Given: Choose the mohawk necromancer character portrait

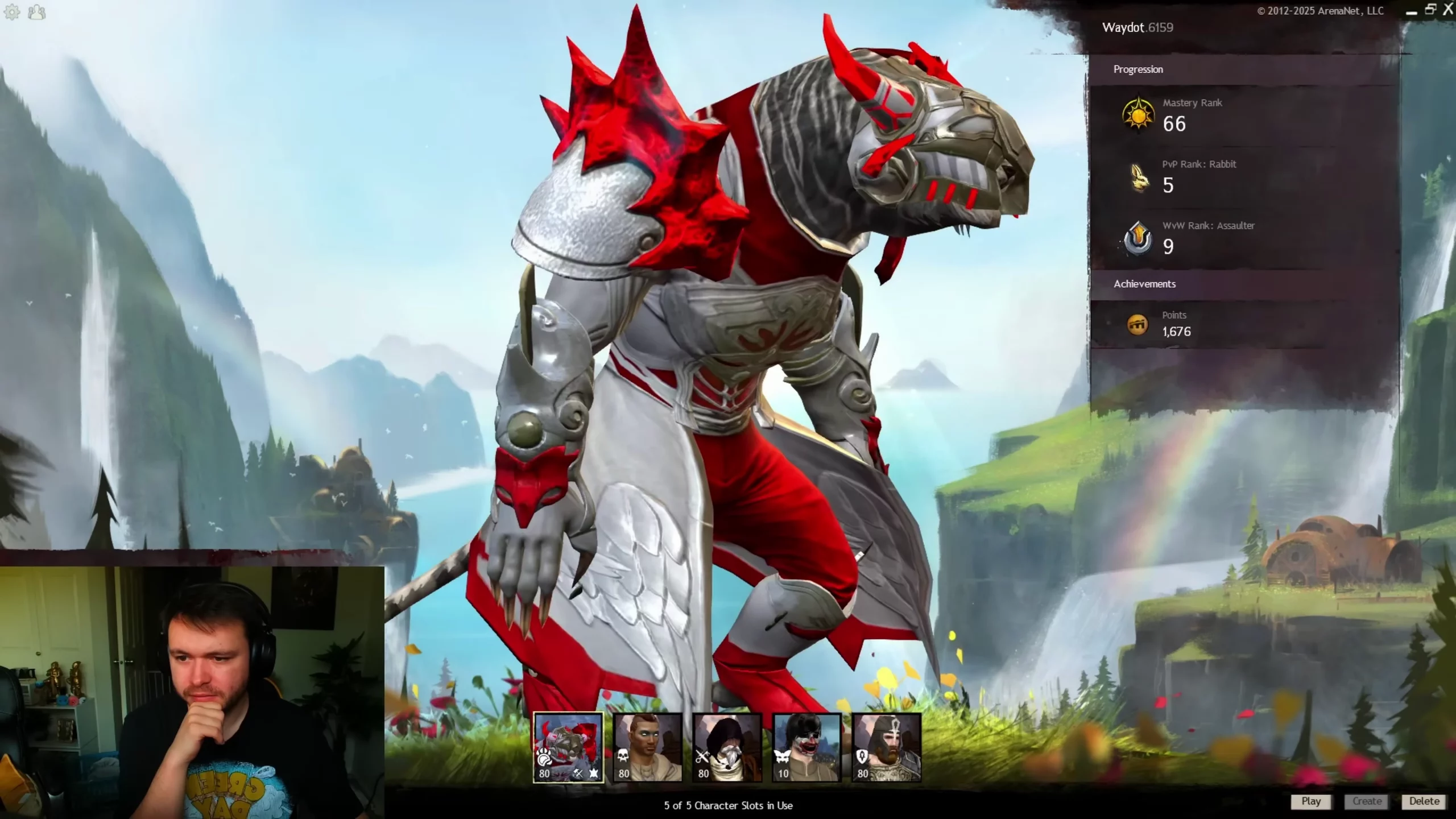Looking at the screenshot, I should point(647,747).
